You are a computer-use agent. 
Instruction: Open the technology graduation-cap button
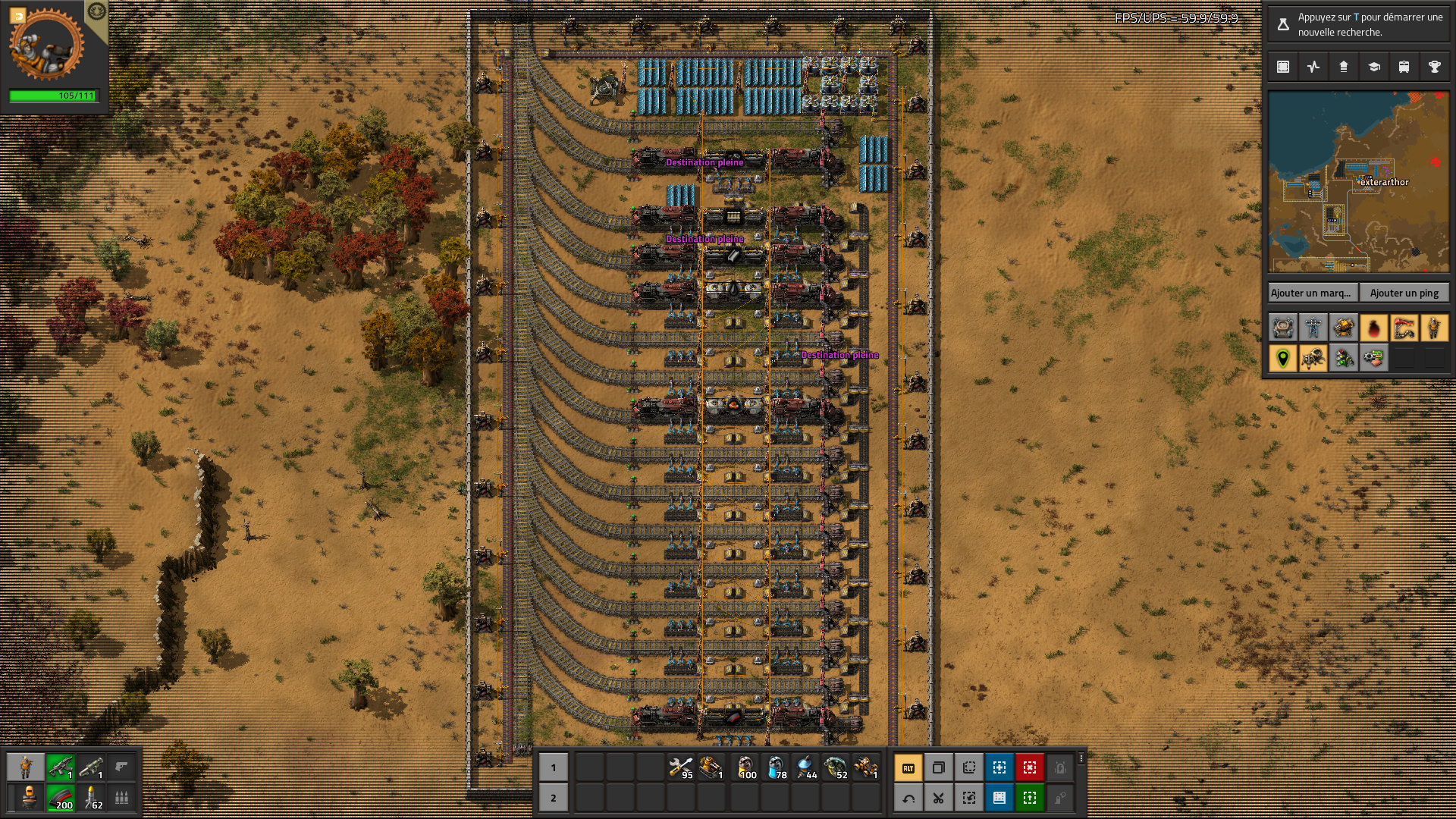(x=1373, y=67)
